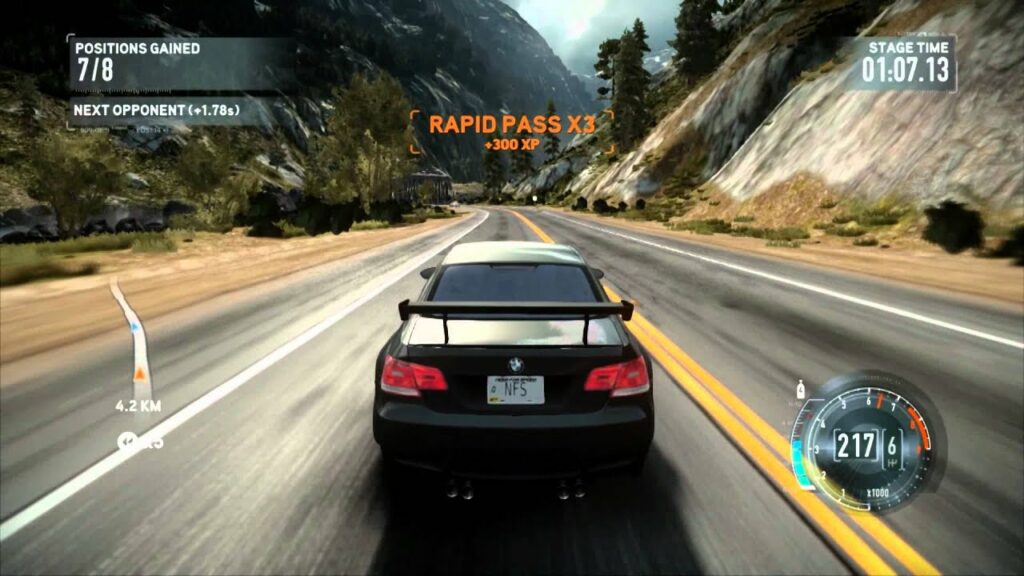Screen dimensions: 1024x576
Task: Select the orange player marker on route map
Action: [141, 373]
